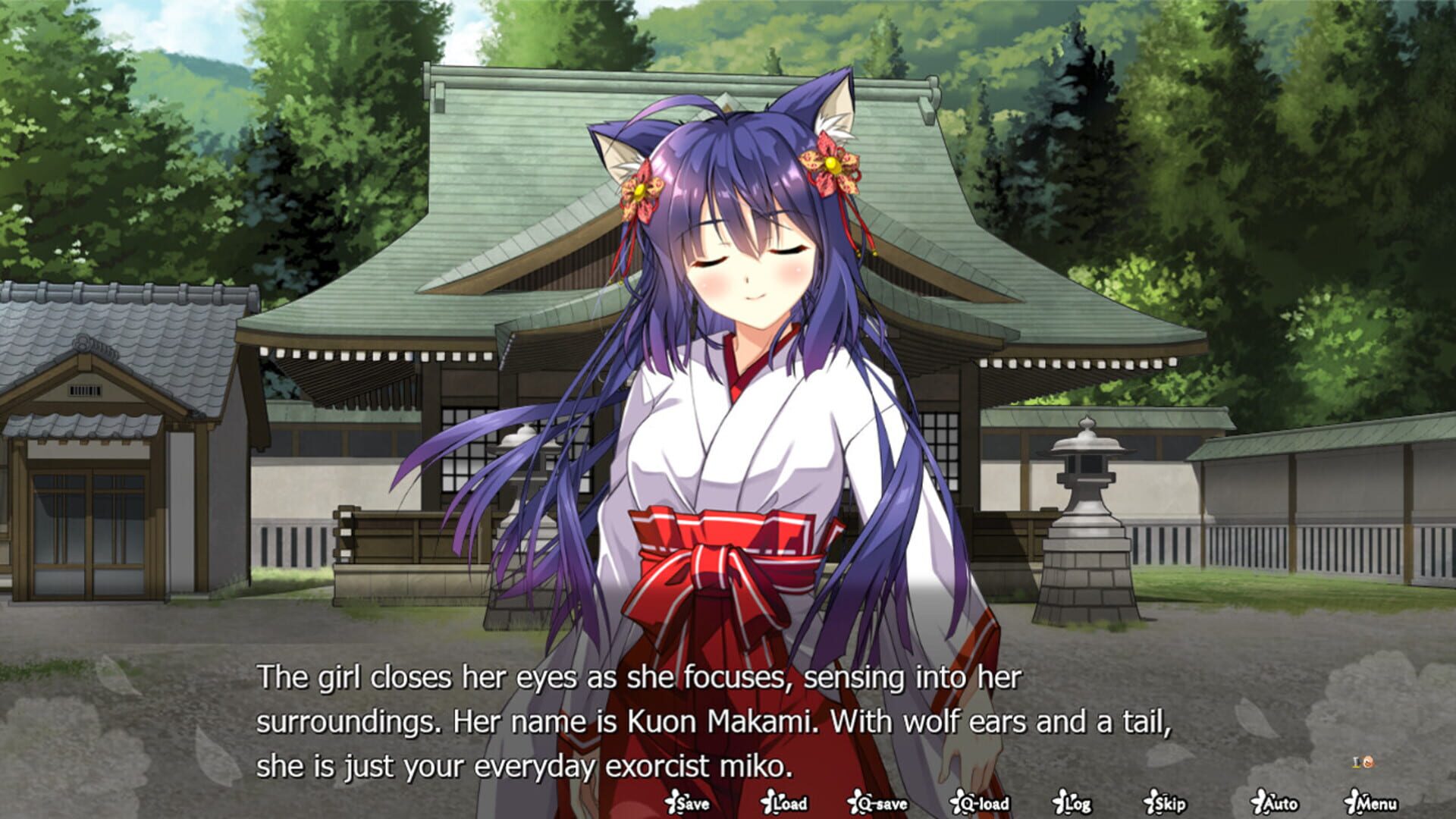Open the Load screen
1456x819 pixels.
[x=792, y=802]
